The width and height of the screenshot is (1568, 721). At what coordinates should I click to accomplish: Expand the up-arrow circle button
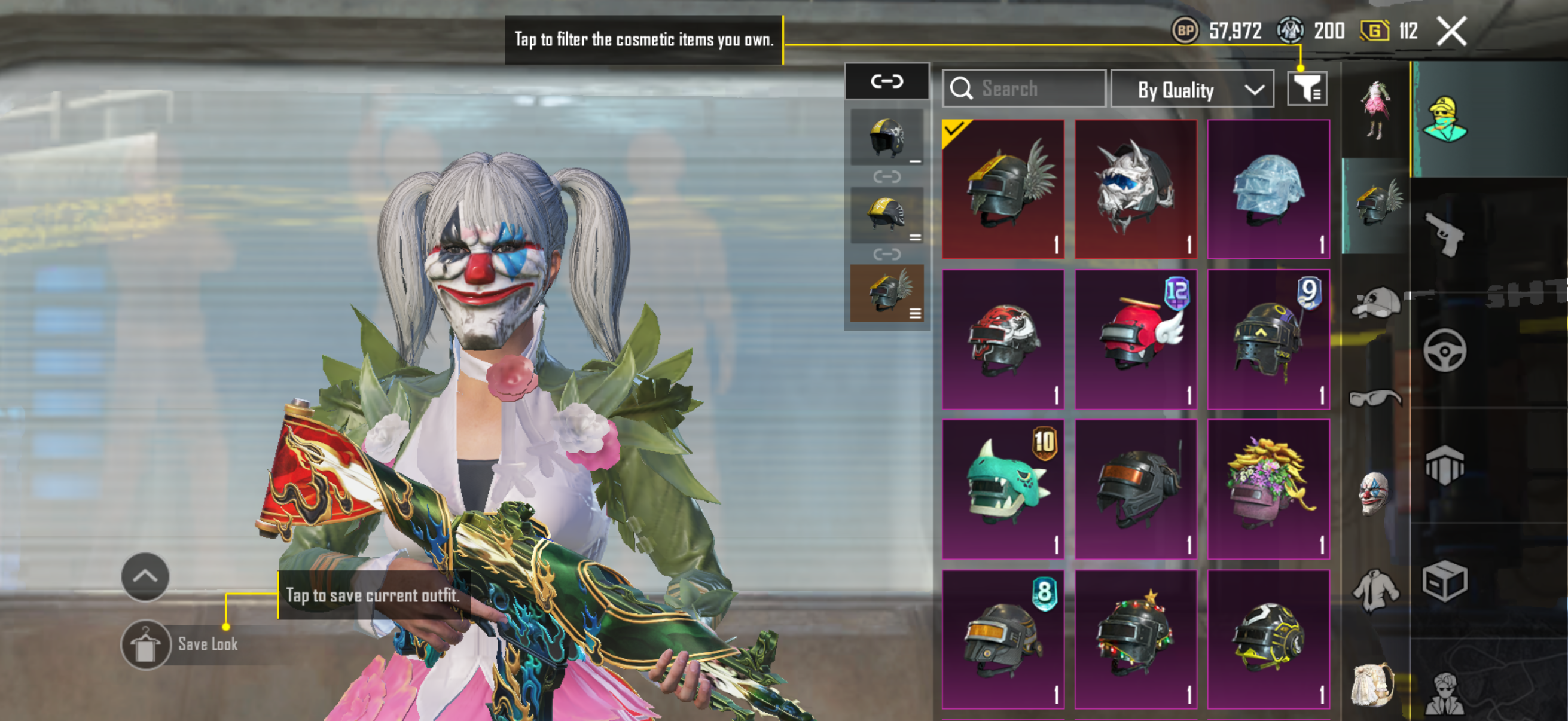pos(145,576)
